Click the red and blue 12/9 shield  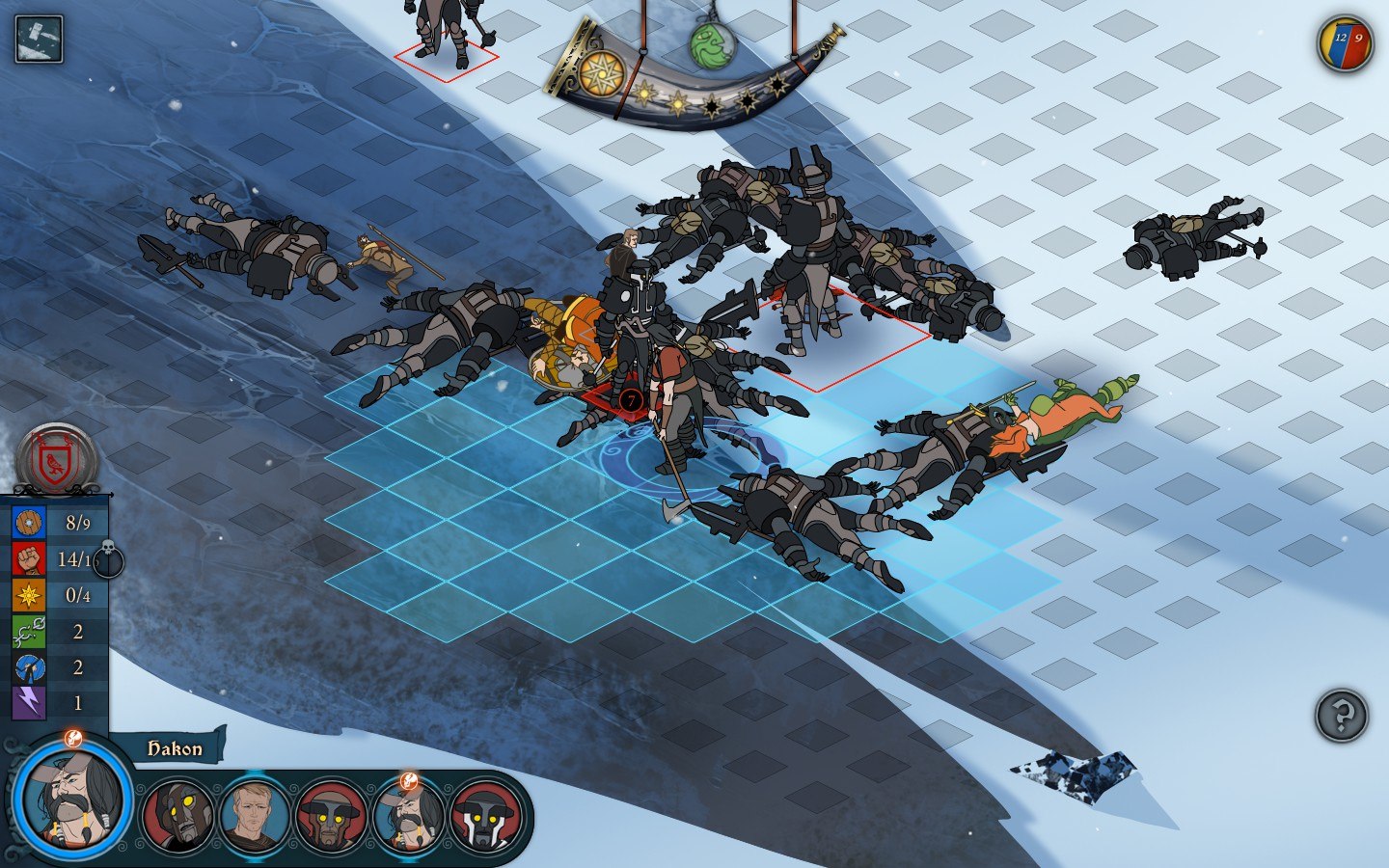click(x=1346, y=44)
